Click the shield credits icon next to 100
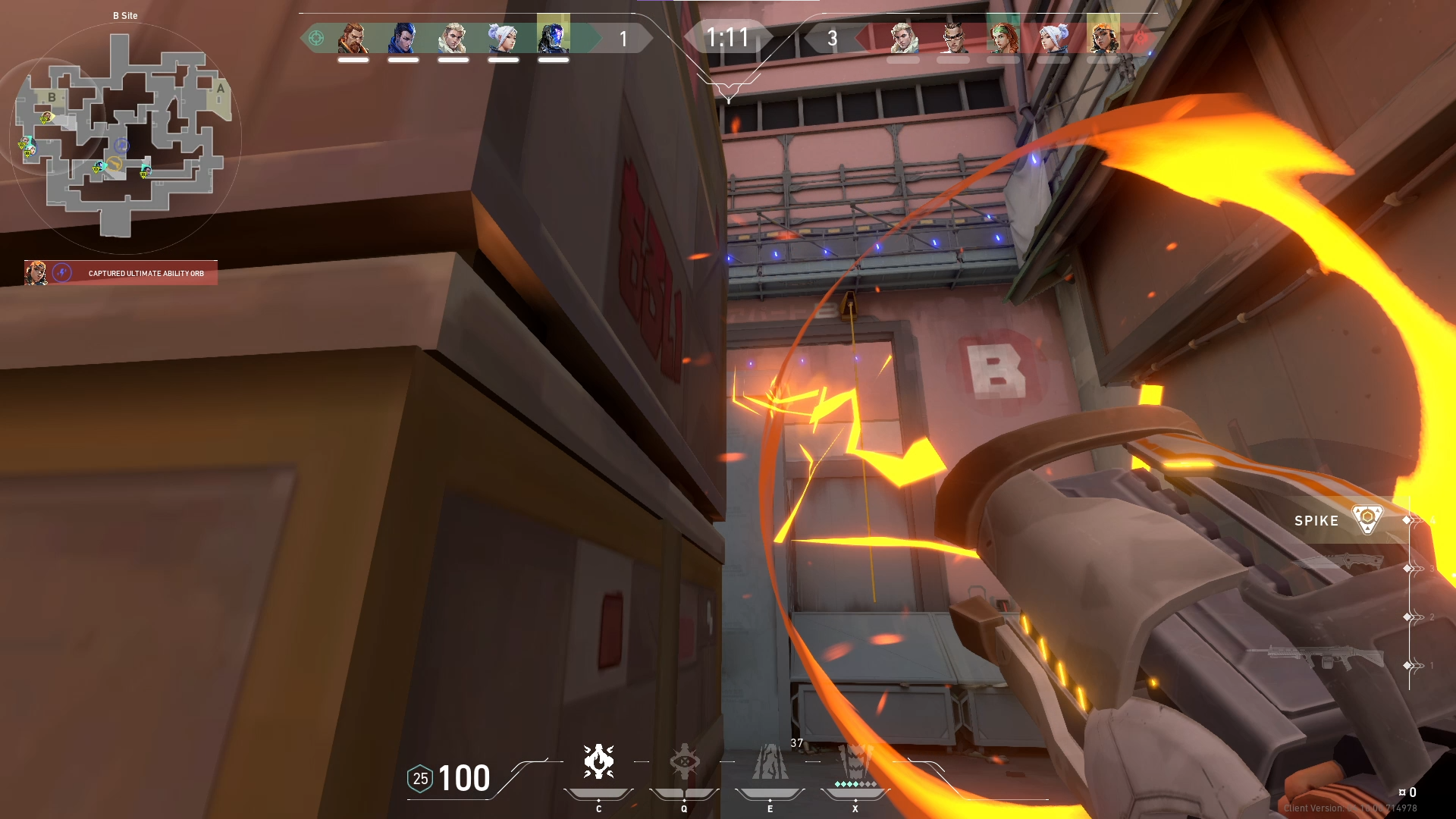 419,777
